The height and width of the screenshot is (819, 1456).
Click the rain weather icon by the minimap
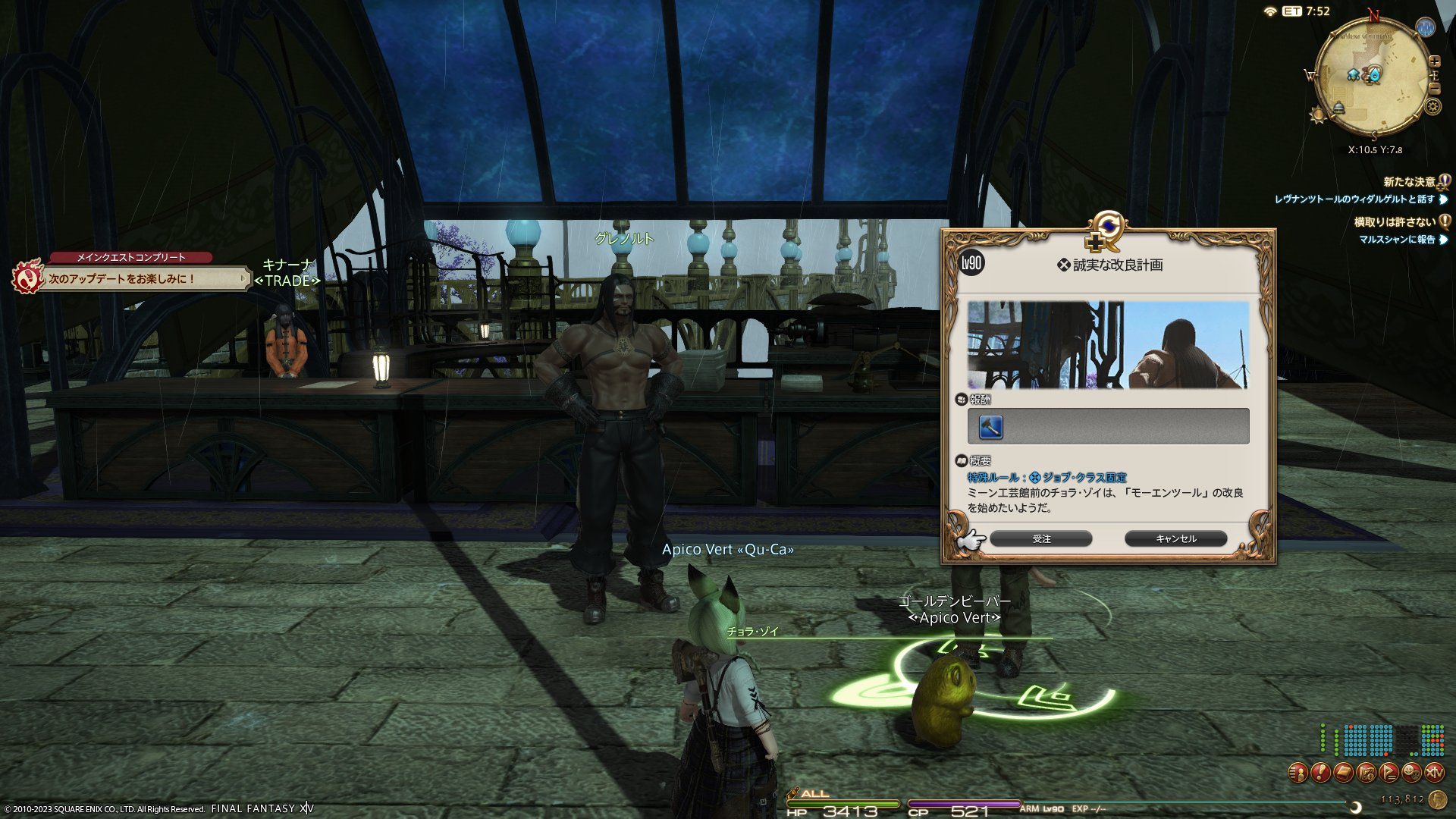1426,28
